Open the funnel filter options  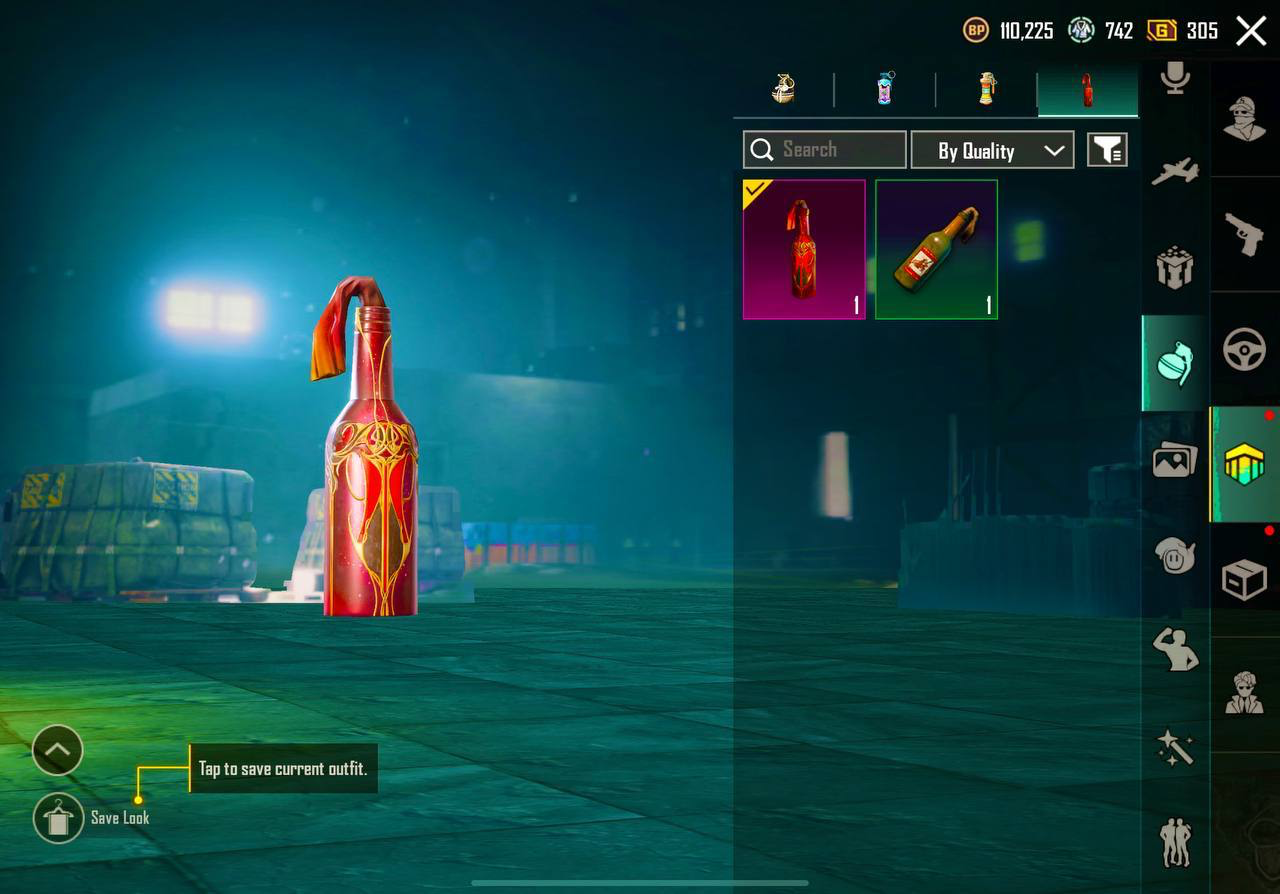tap(1107, 151)
